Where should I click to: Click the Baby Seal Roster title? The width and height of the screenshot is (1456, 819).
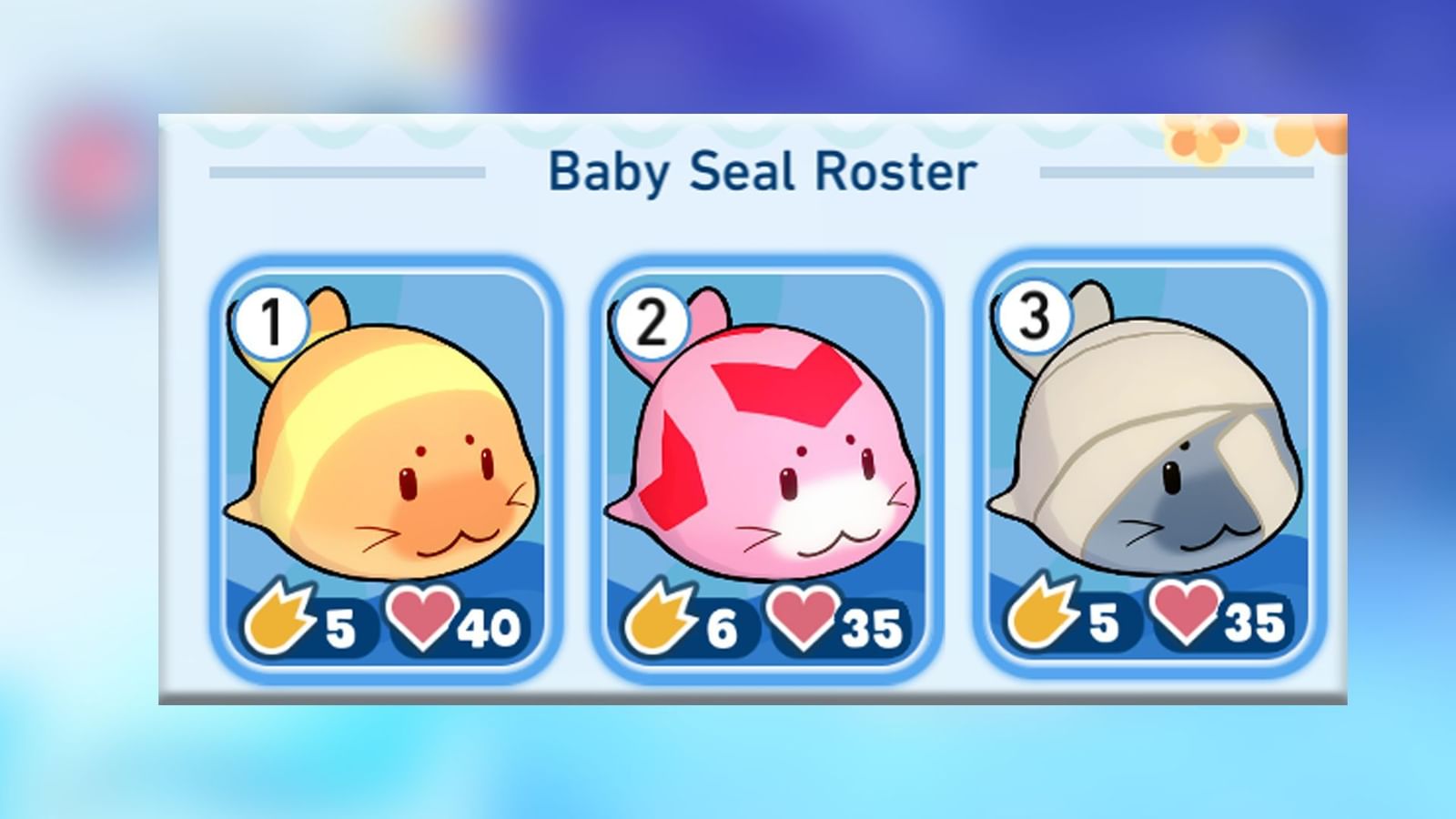click(x=764, y=169)
